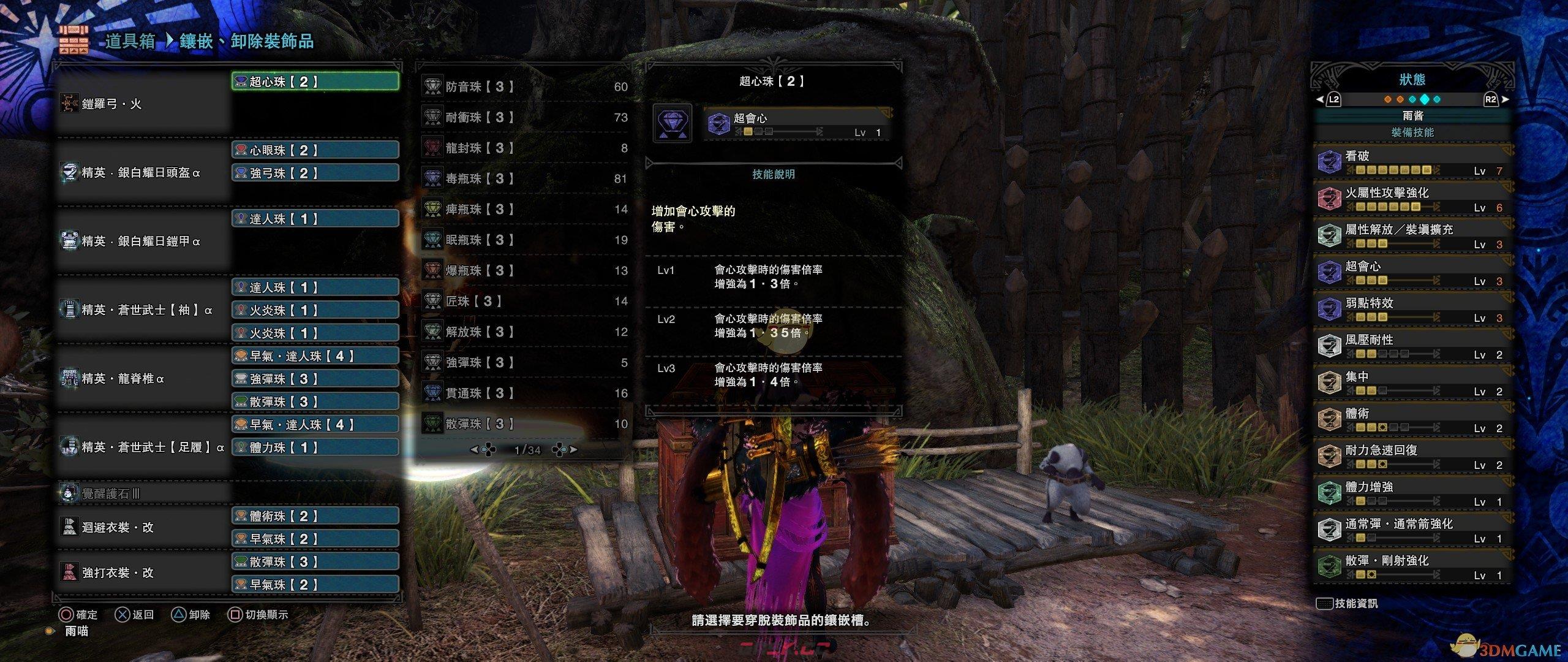The width and height of the screenshot is (1568, 662).
Task: Pick the 匠珠【3】 decoration
Action: tap(524, 302)
